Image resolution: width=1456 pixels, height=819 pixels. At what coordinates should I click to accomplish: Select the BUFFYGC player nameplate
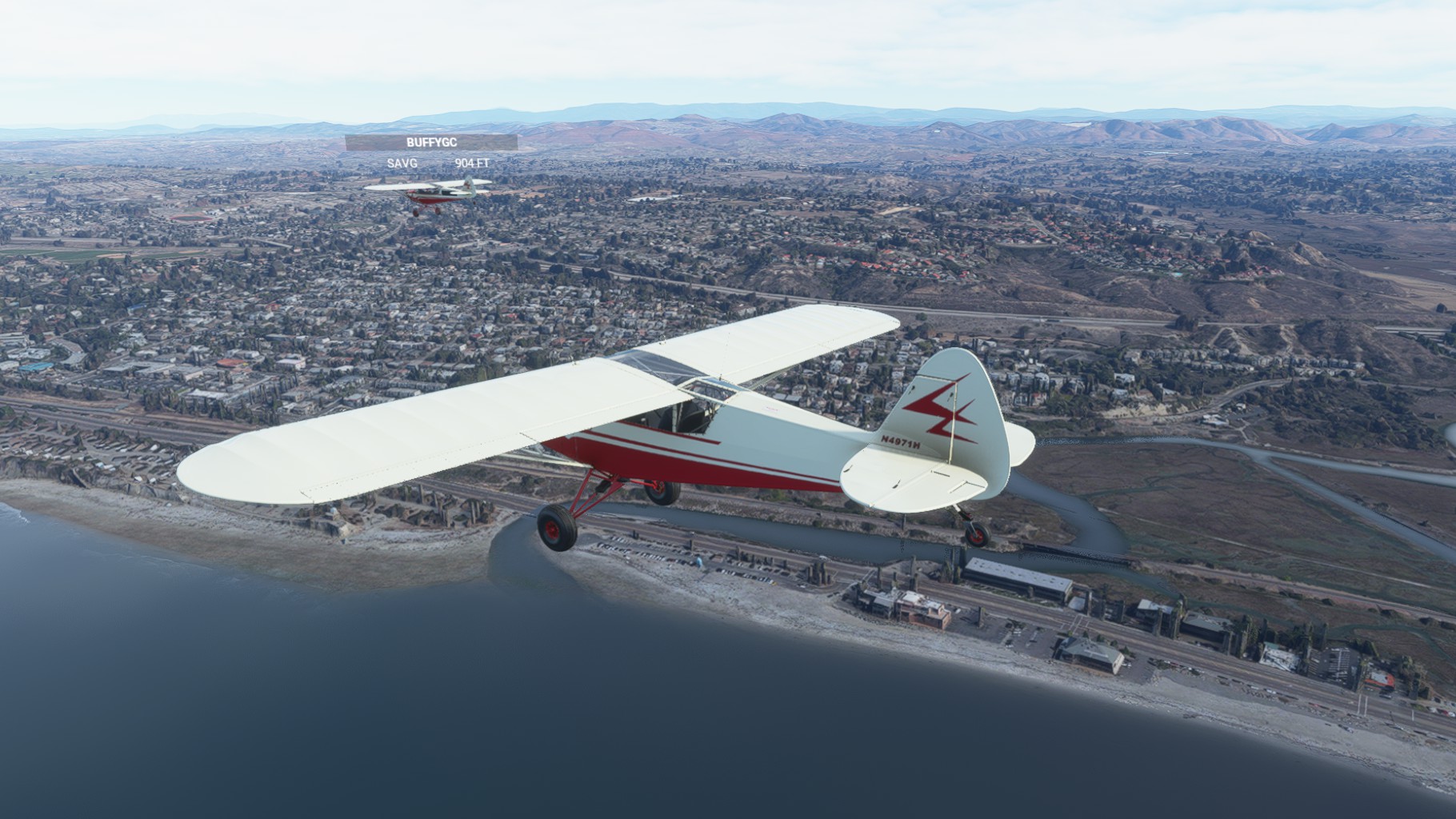pos(431,143)
